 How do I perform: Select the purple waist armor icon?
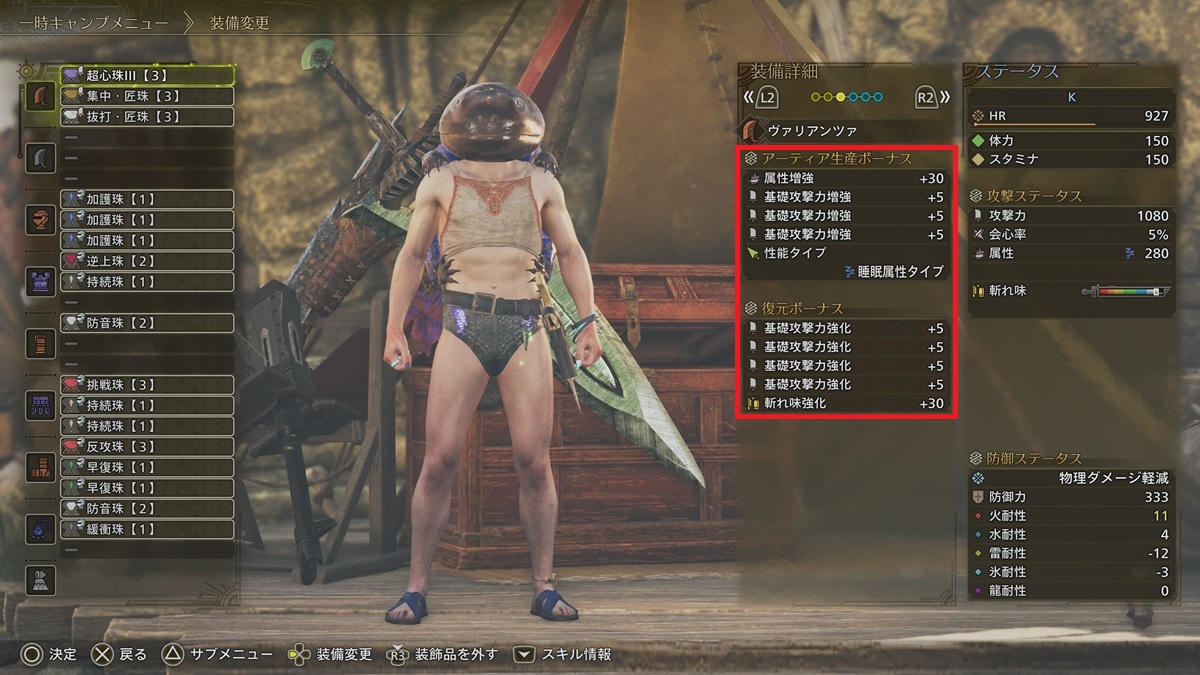click(40, 405)
